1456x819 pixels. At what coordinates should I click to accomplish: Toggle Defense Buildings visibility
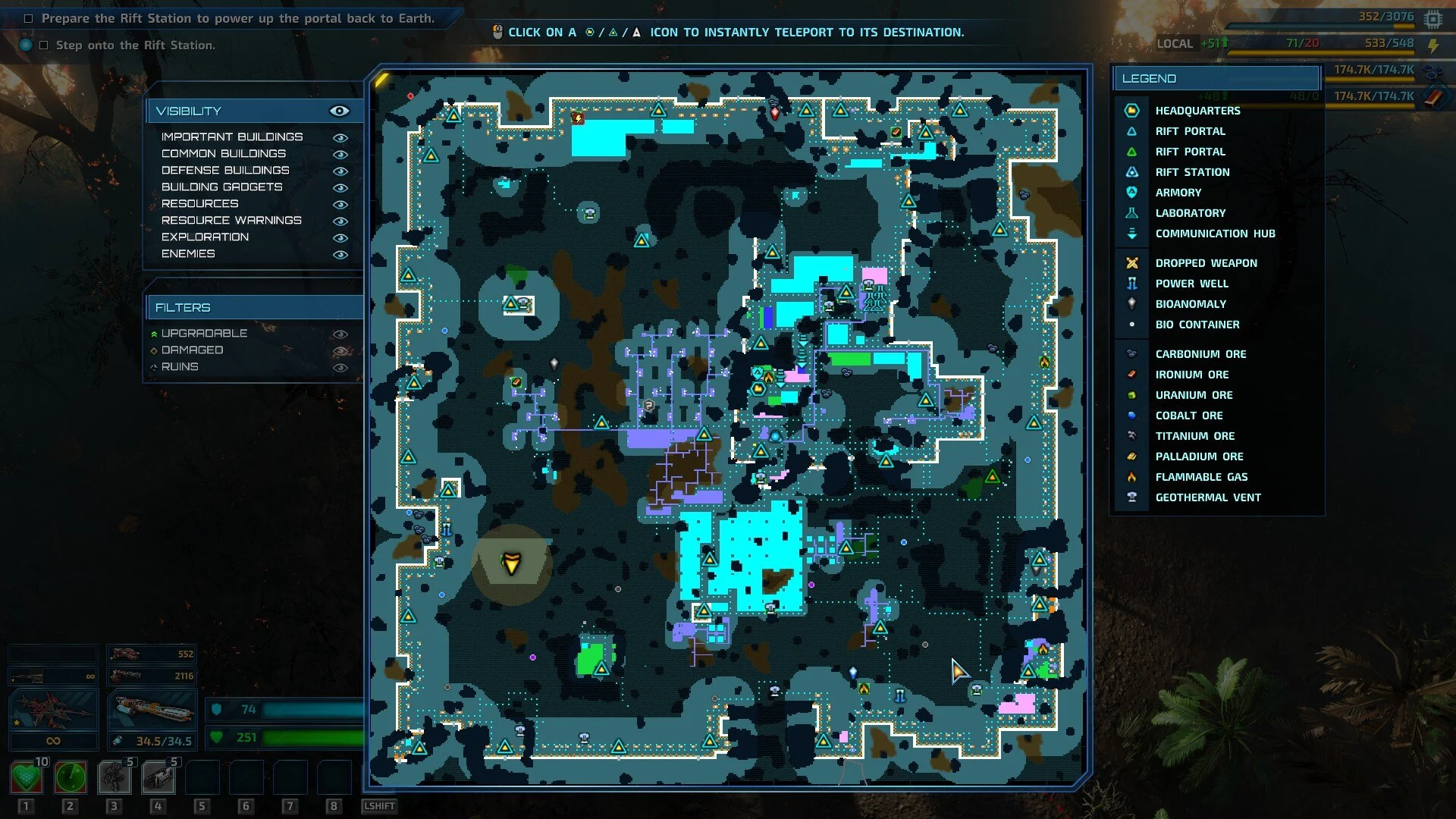pyautogui.click(x=340, y=171)
